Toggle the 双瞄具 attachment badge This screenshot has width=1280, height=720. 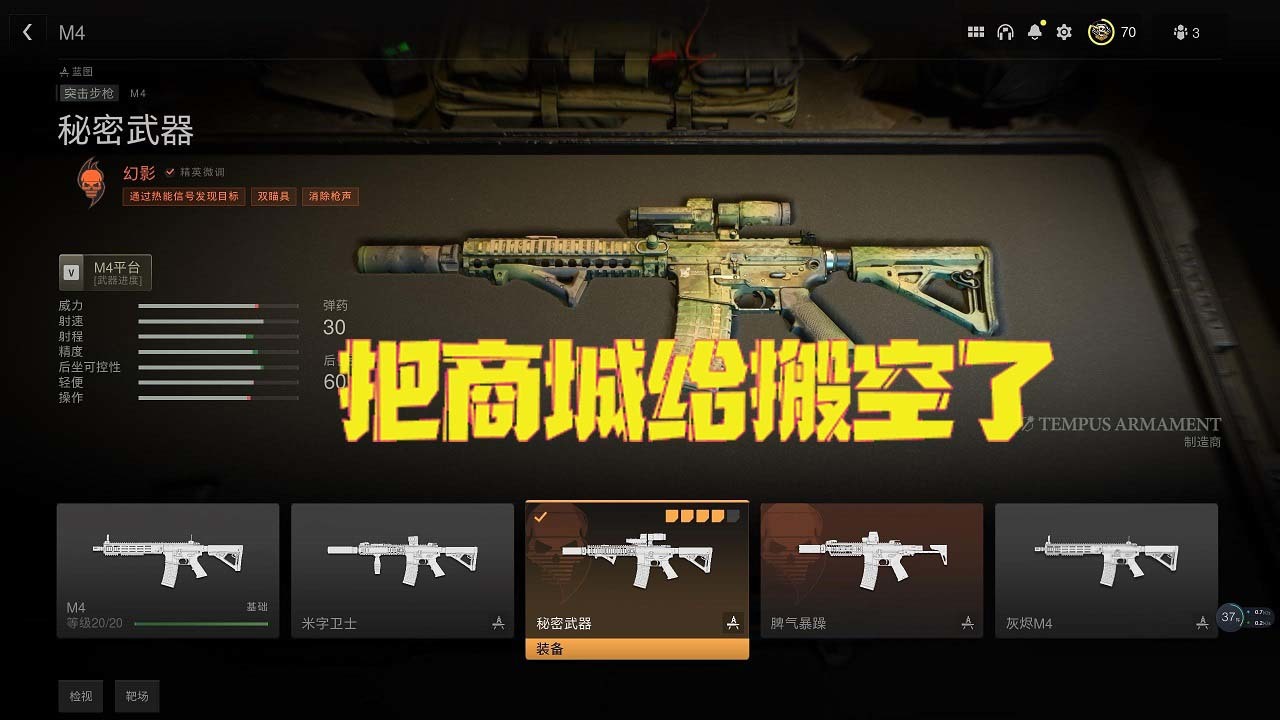[x=273, y=196]
